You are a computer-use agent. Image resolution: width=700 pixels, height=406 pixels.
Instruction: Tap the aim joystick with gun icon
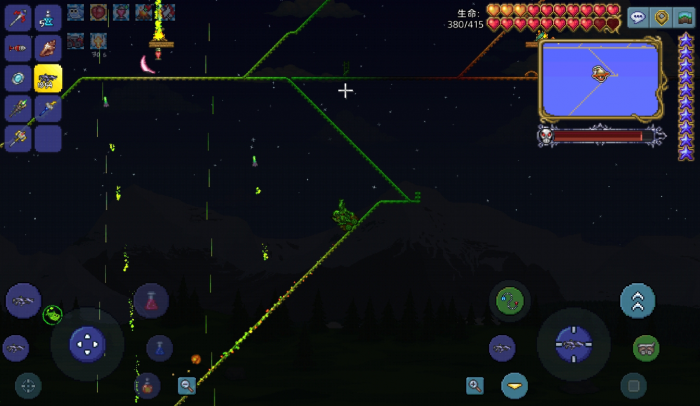(573, 344)
